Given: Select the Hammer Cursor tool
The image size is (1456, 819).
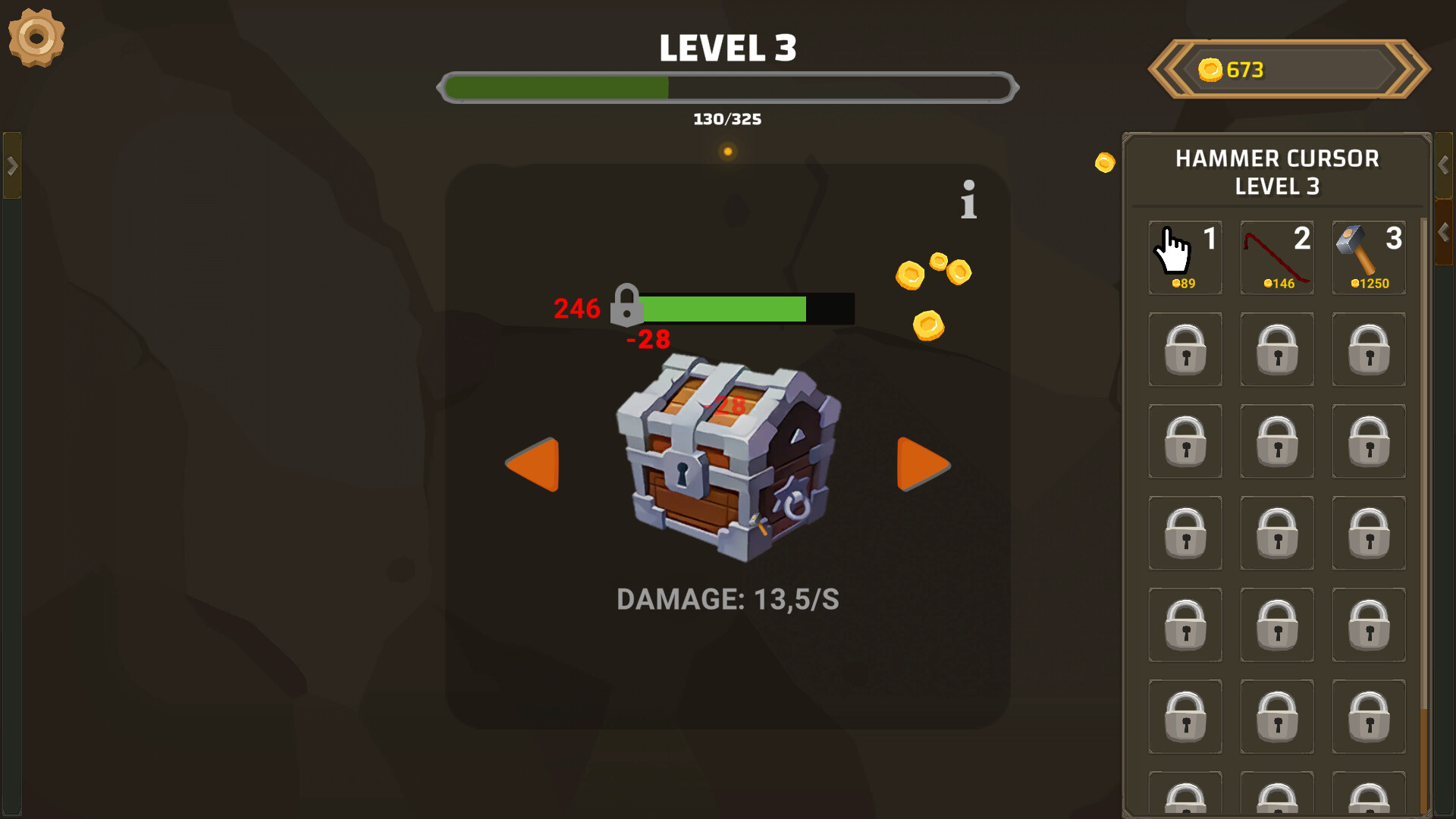Looking at the screenshot, I should coord(1185,256).
